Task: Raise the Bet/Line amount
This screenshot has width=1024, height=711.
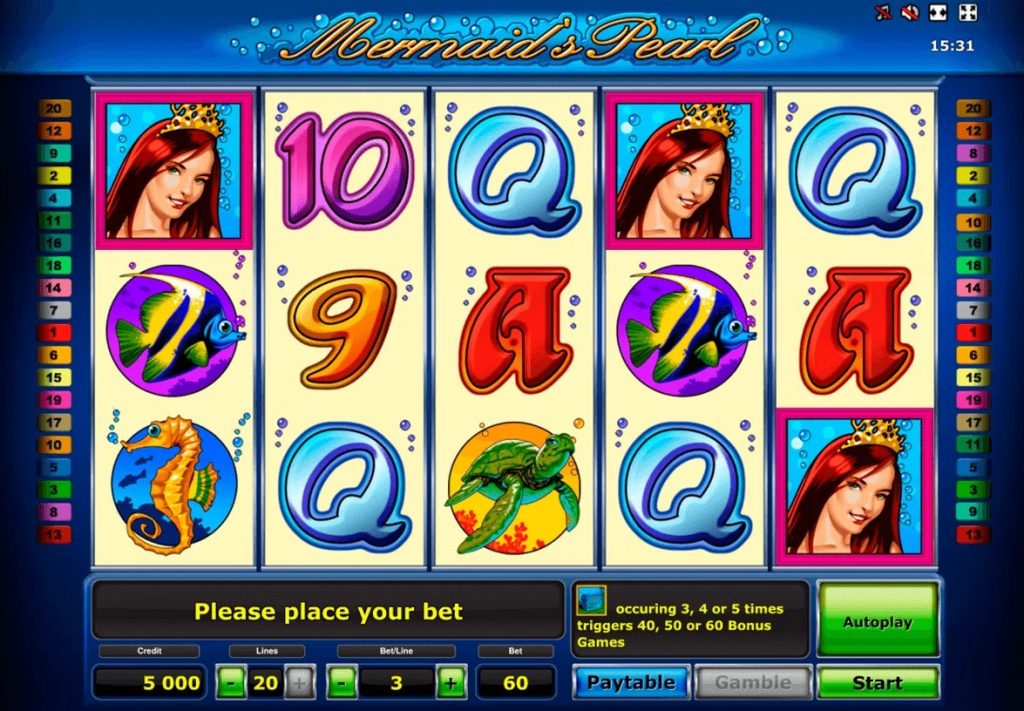Action: tap(451, 684)
